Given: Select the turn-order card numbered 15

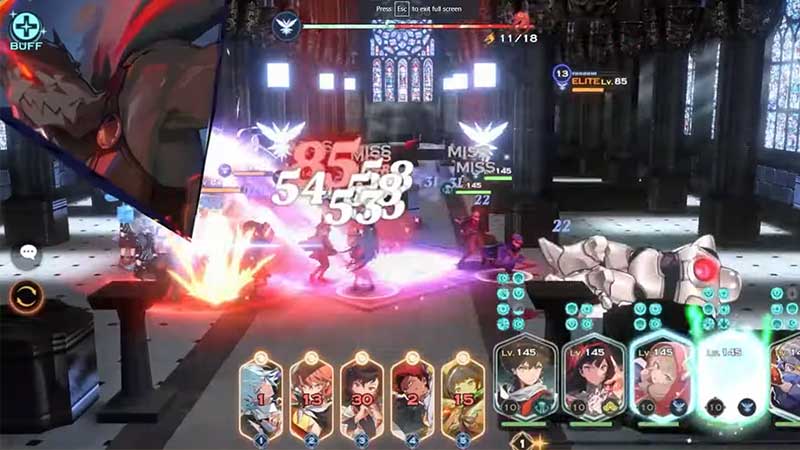Looking at the screenshot, I should 462,397.
